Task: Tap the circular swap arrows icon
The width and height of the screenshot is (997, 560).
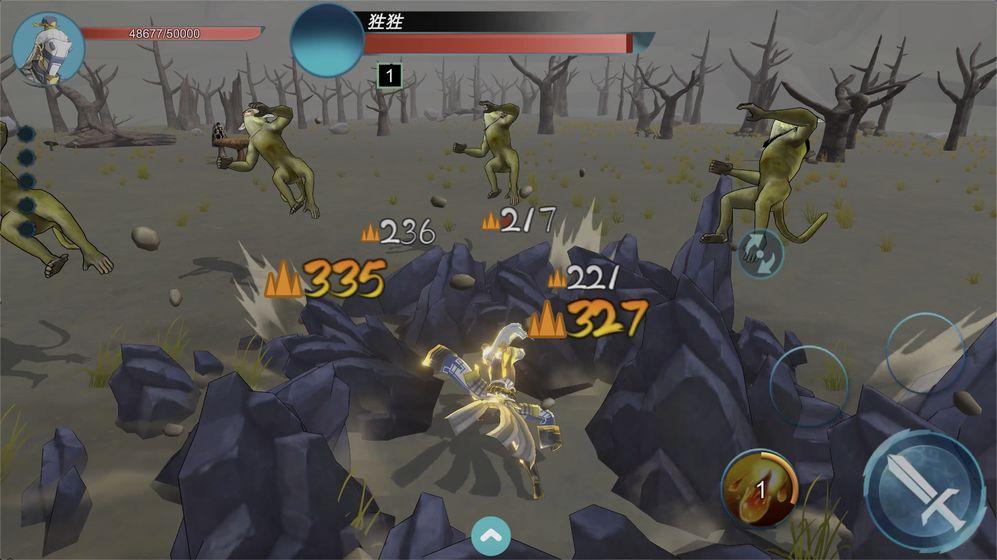Action: tap(759, 252)
